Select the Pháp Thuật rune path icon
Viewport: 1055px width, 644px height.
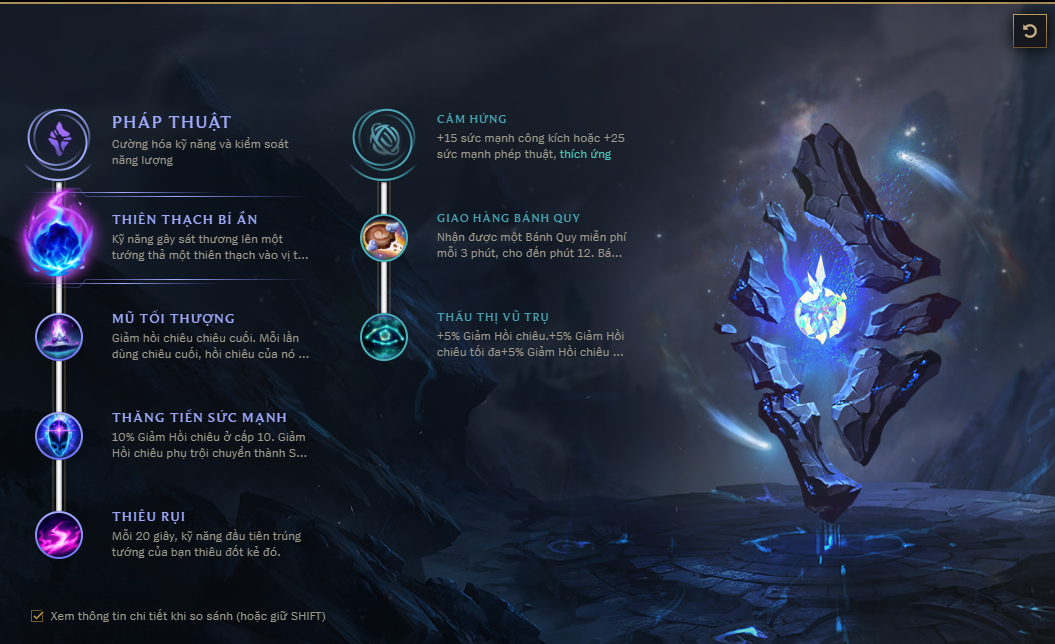tap(59, 137)
